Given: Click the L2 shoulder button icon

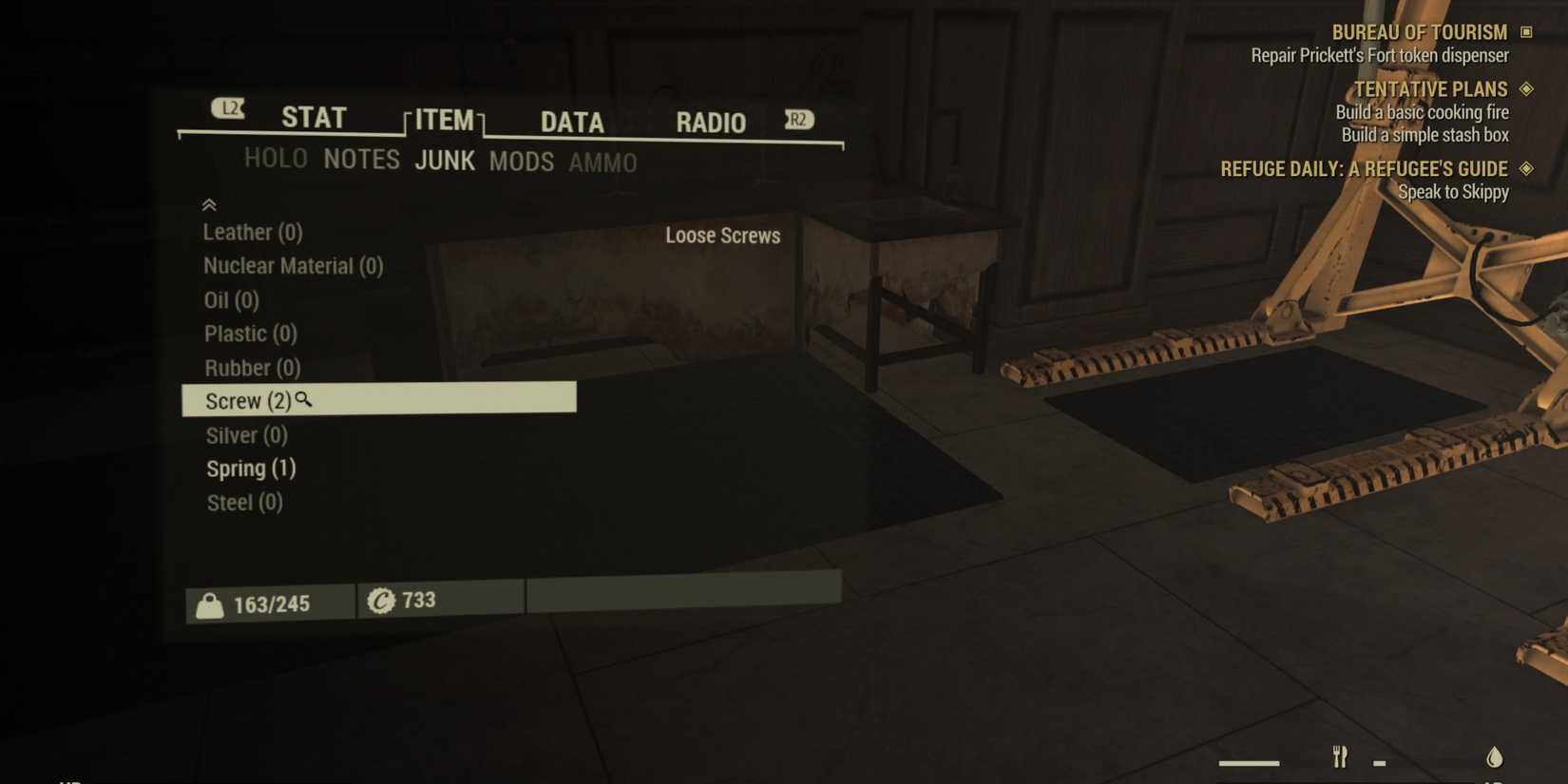Looking at the screenshot, I should pyautogui.click(x=228, y=109).
